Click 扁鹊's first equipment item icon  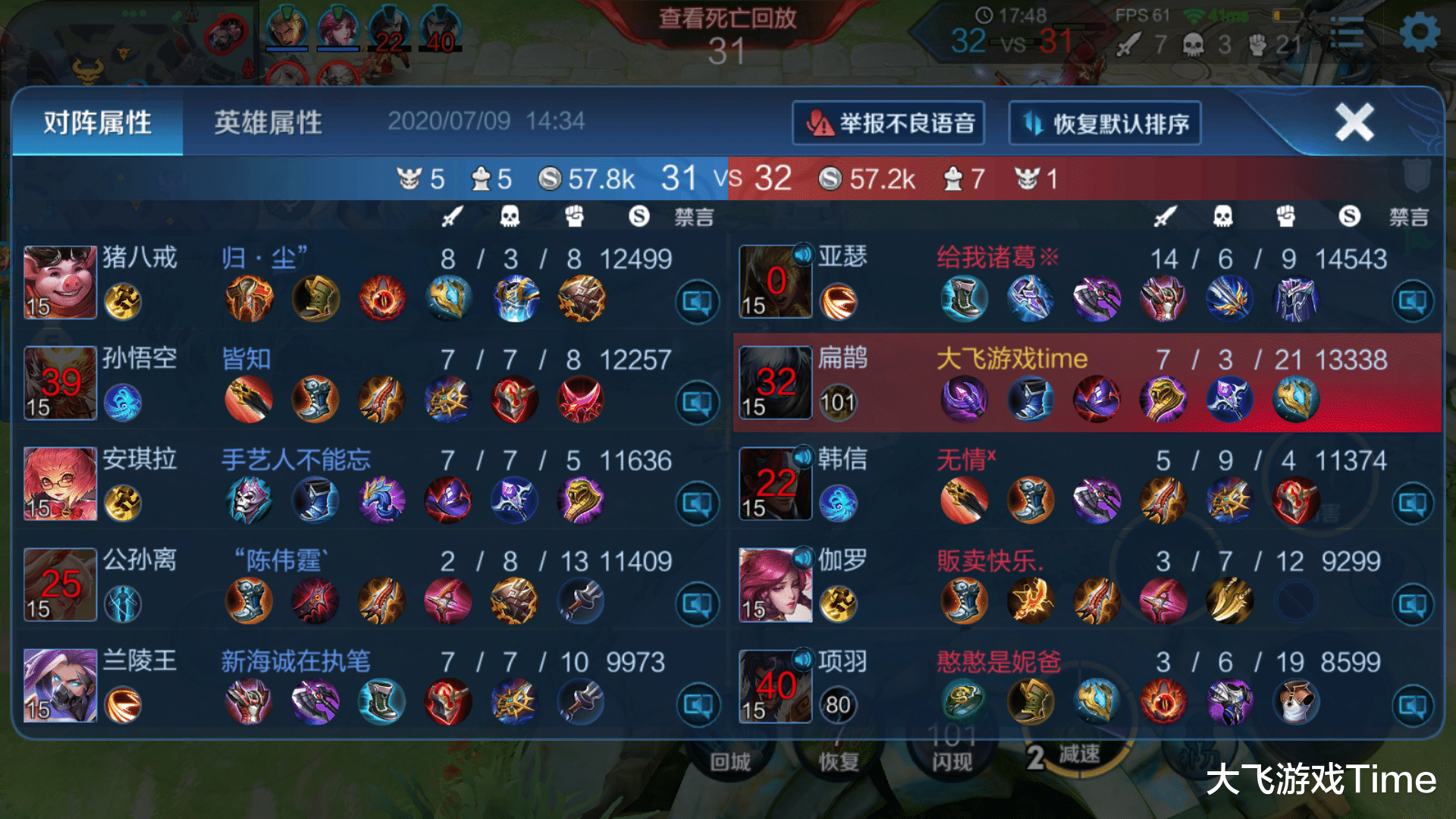point(965,398)
